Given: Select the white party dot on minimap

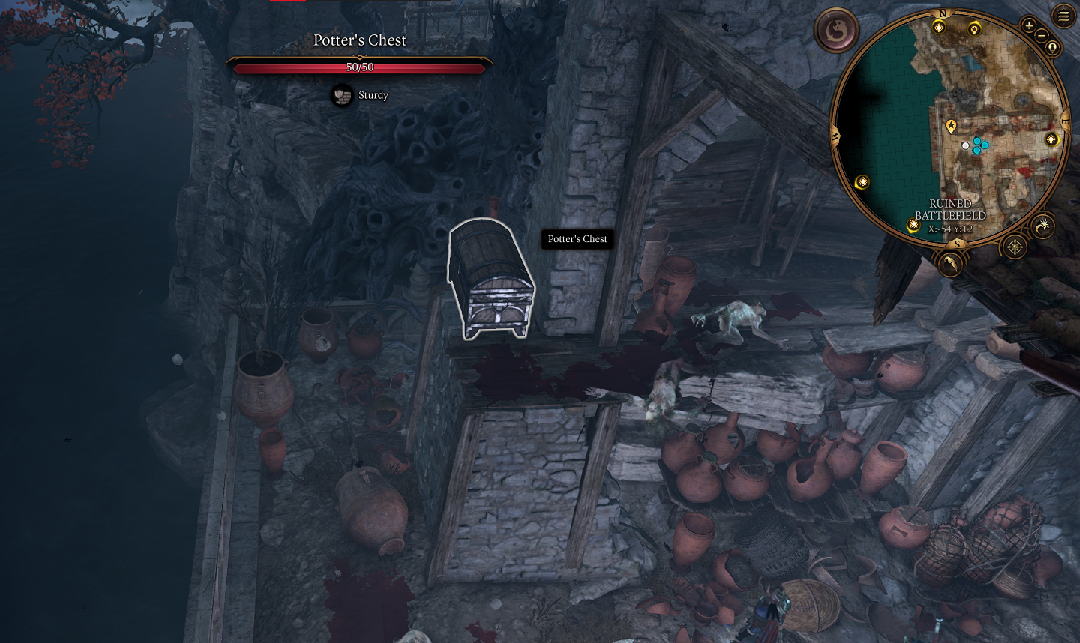Looking at the screenshot, I should tap(965, 146).
